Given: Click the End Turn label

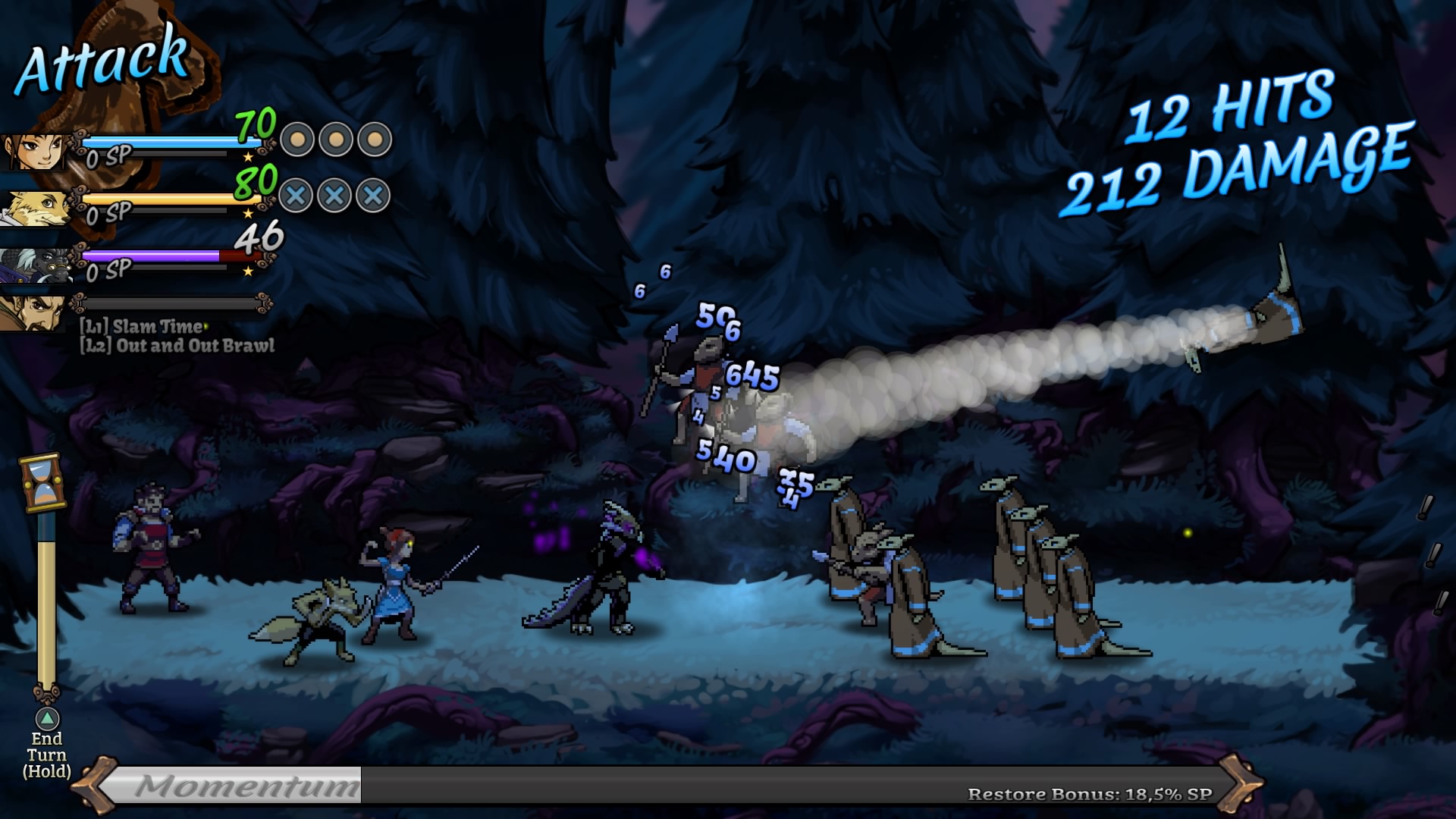Looking at the screenshot, I should 46,755.
